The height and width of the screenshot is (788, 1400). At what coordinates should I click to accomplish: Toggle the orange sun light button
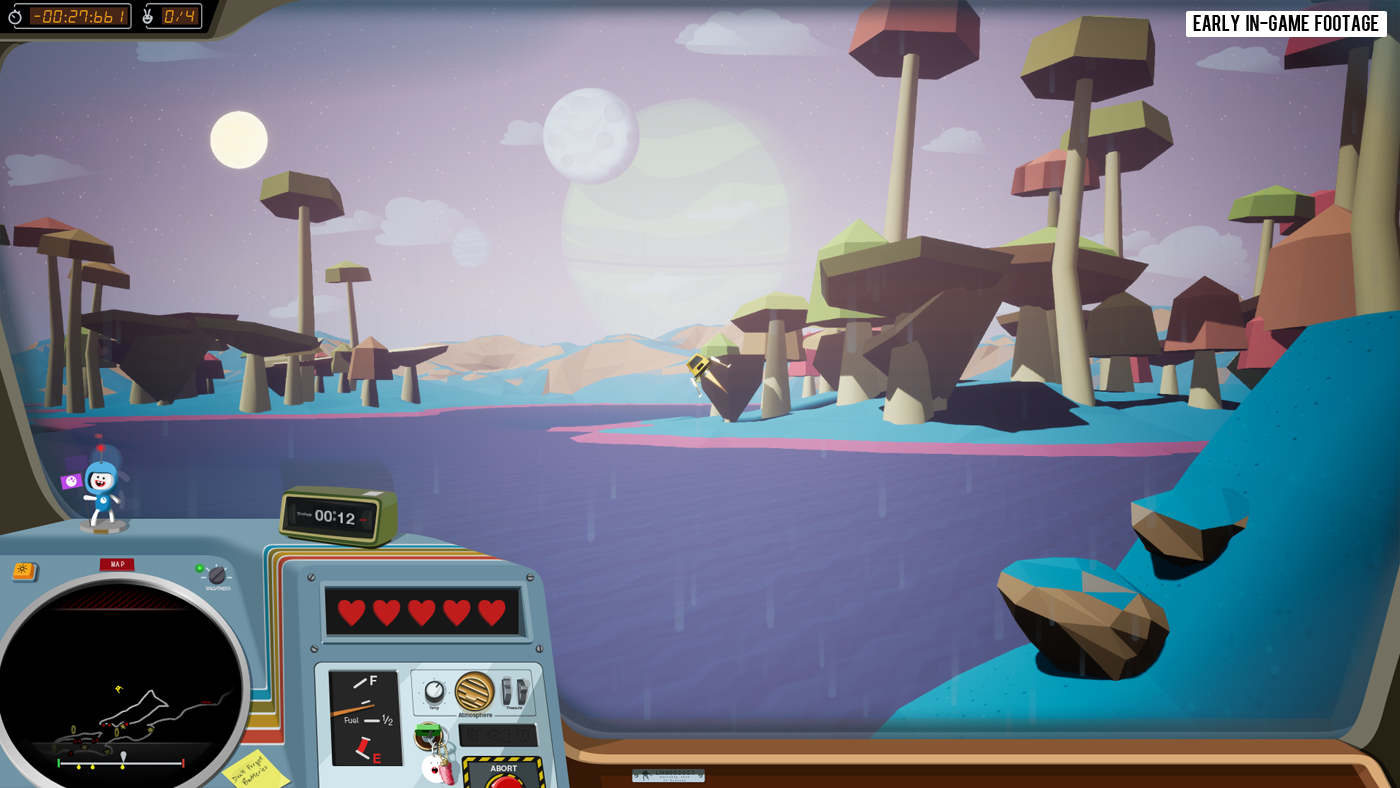point(24,571)
